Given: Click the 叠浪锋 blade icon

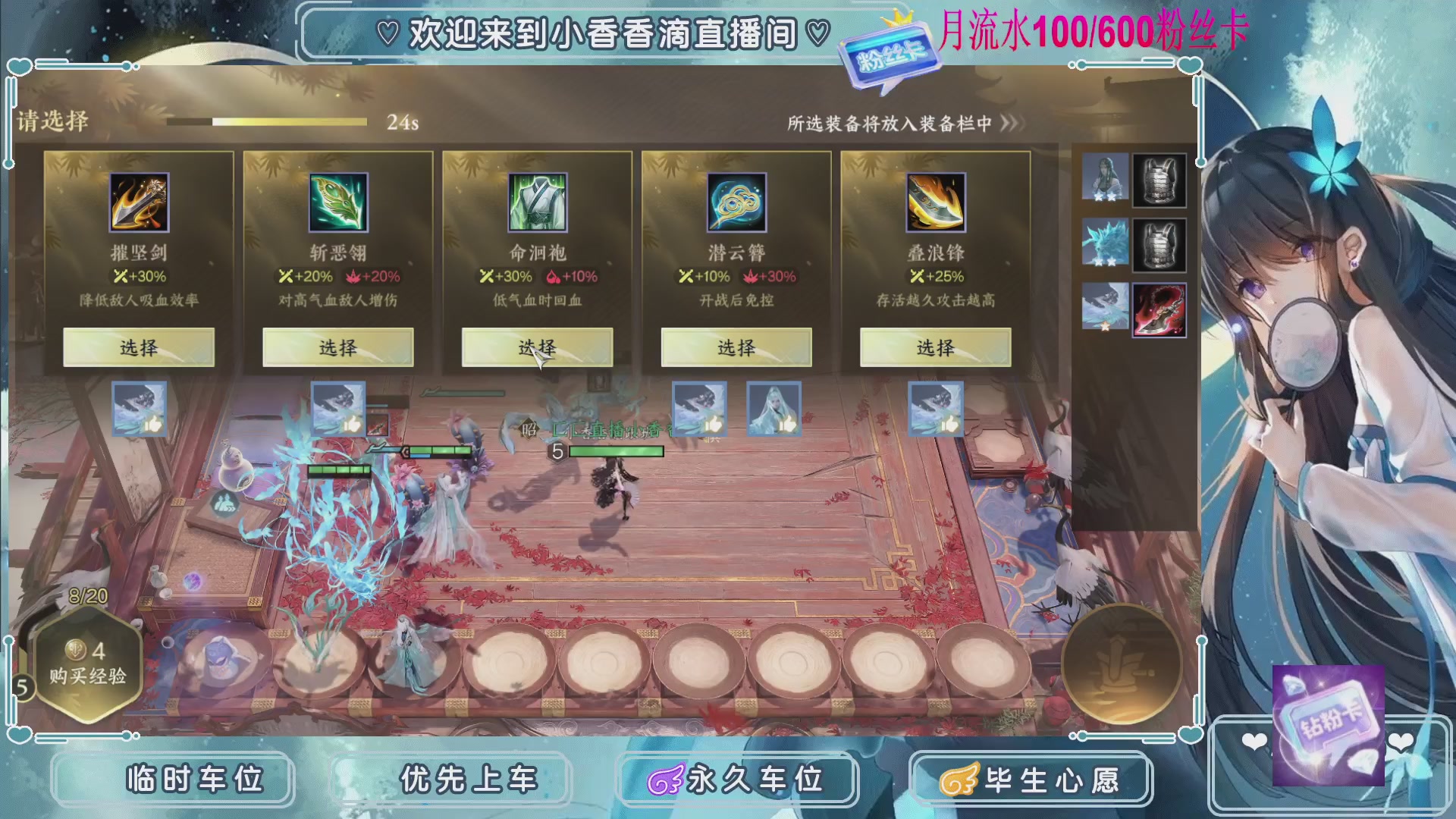Looking at the screenshot, I should pos(934,202).
